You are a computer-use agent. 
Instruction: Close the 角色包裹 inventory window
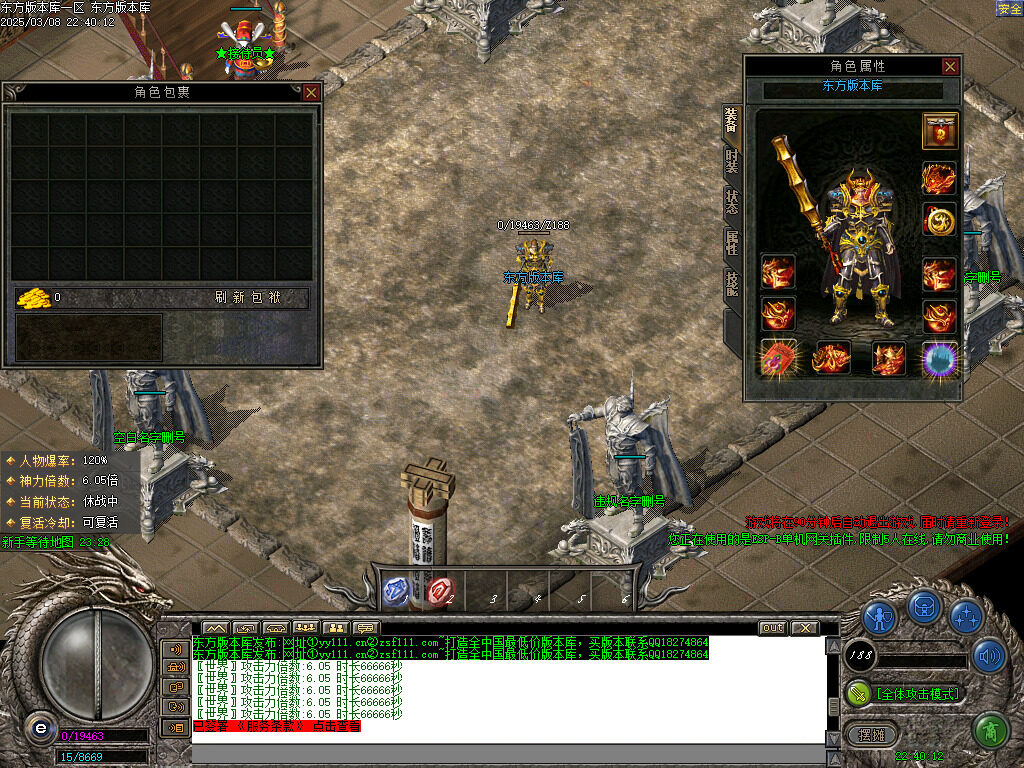pos(311,92)
